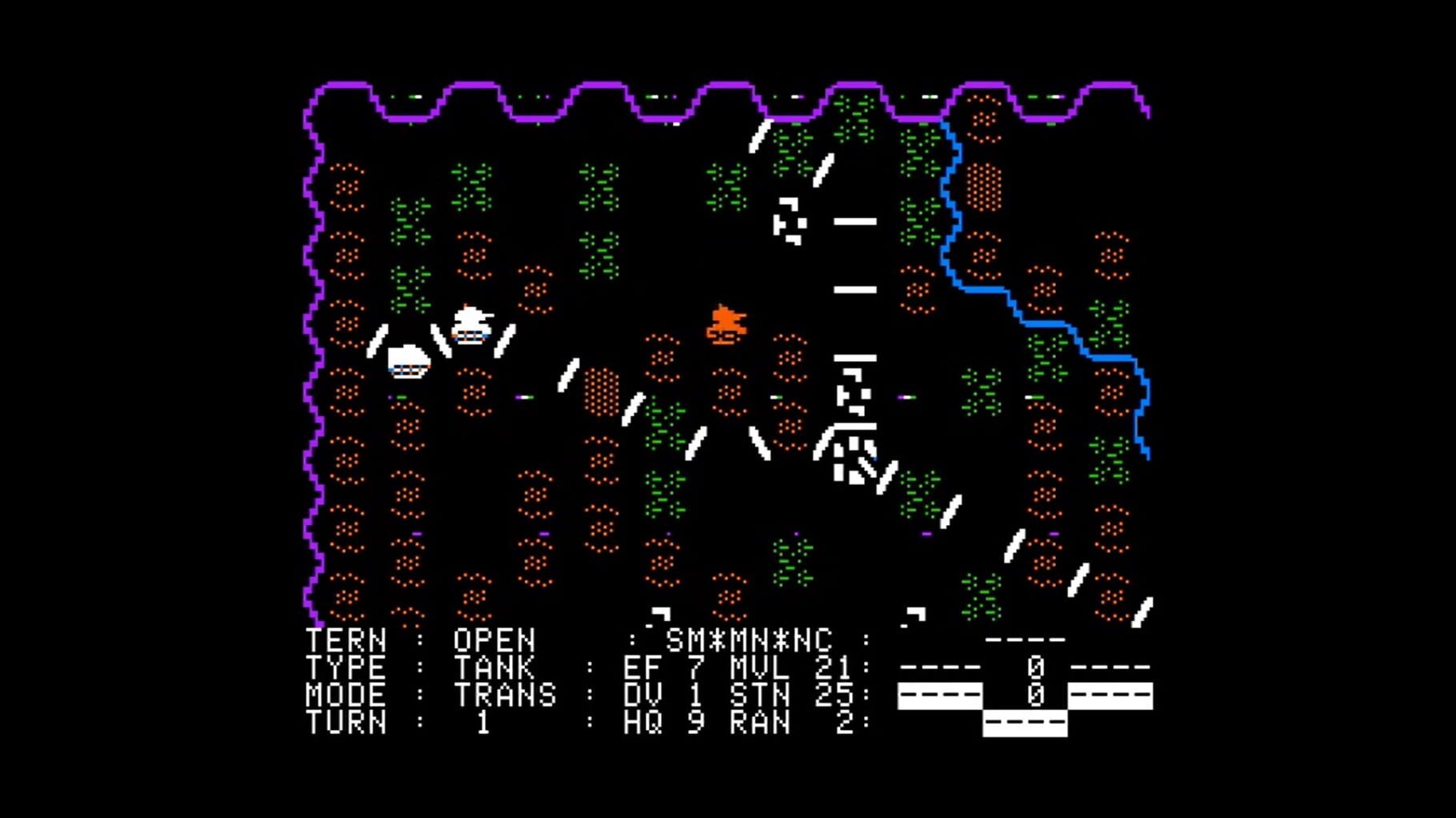Select the orange highlighted tank unit
Viewport: 1456px width, 818px height.
[x=726, y=325]
